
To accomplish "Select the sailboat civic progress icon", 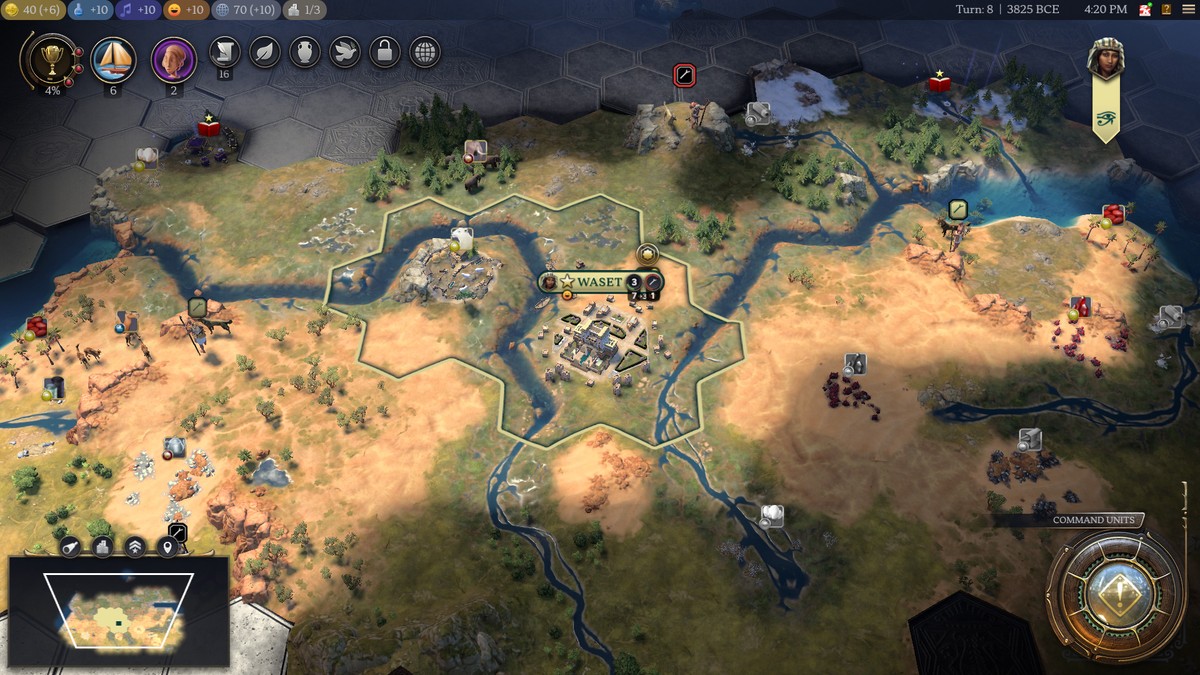I will point(113,60).
